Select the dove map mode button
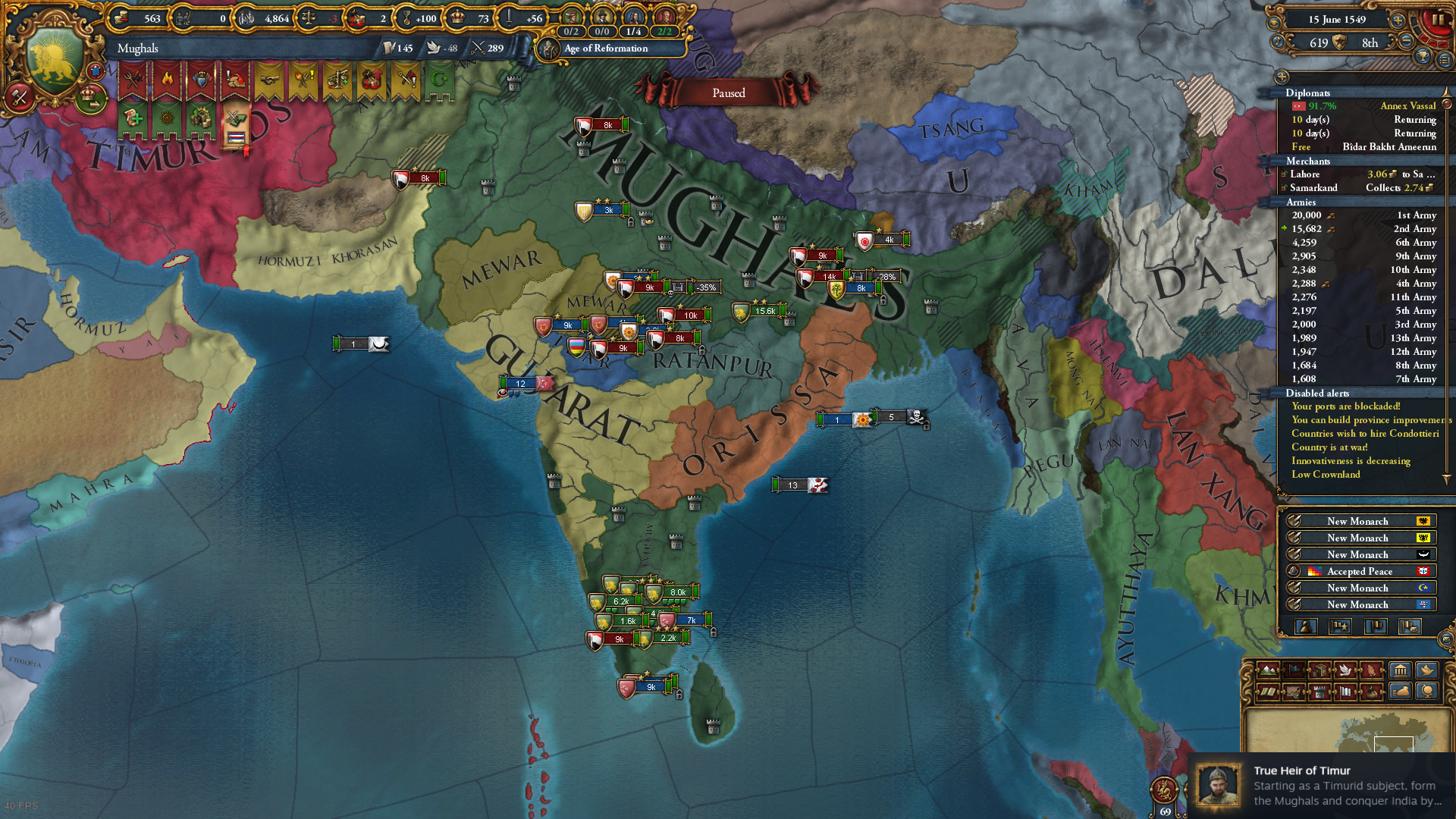 coord(1345,670)
